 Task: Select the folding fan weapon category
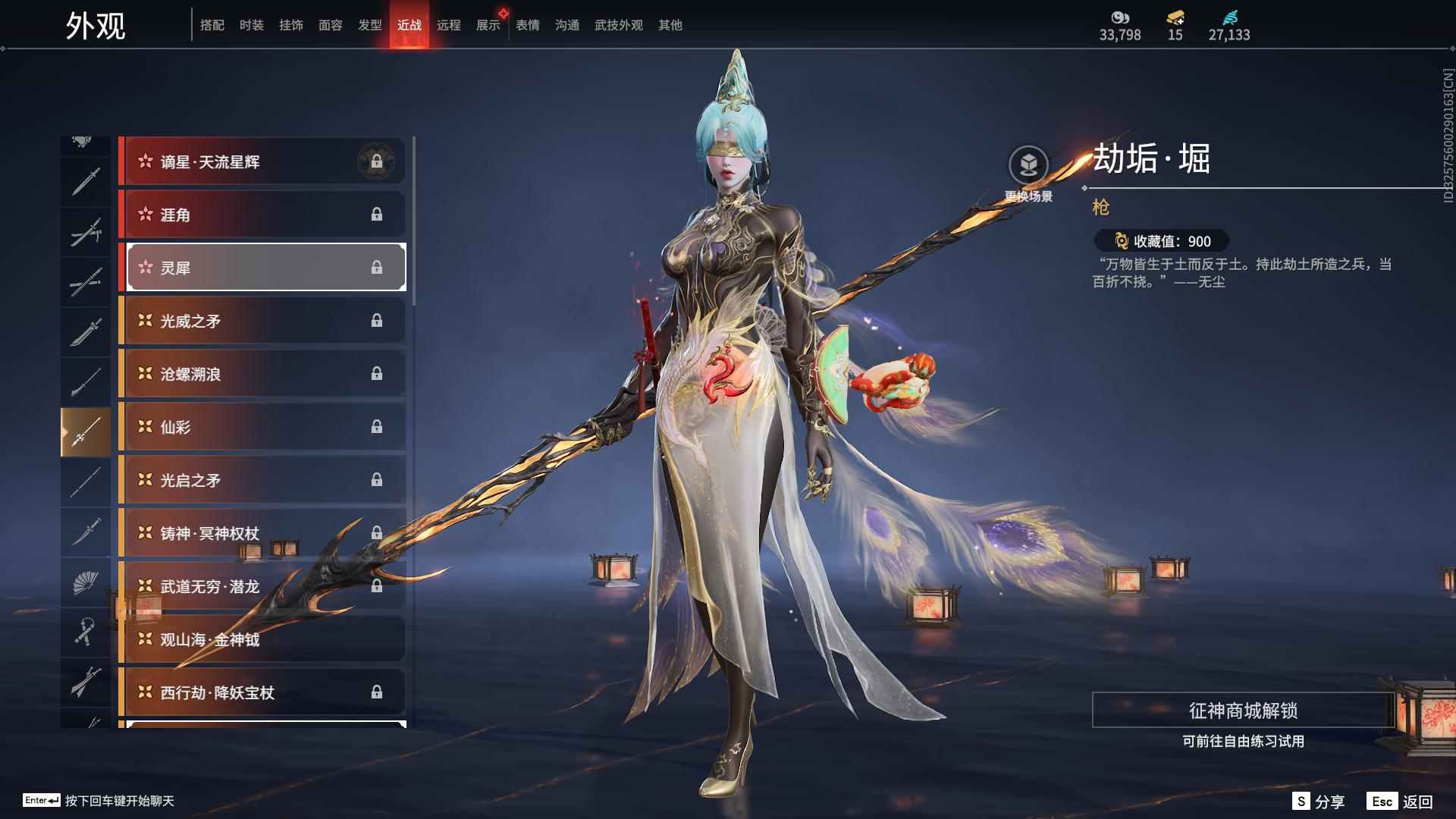pos(86,582)
